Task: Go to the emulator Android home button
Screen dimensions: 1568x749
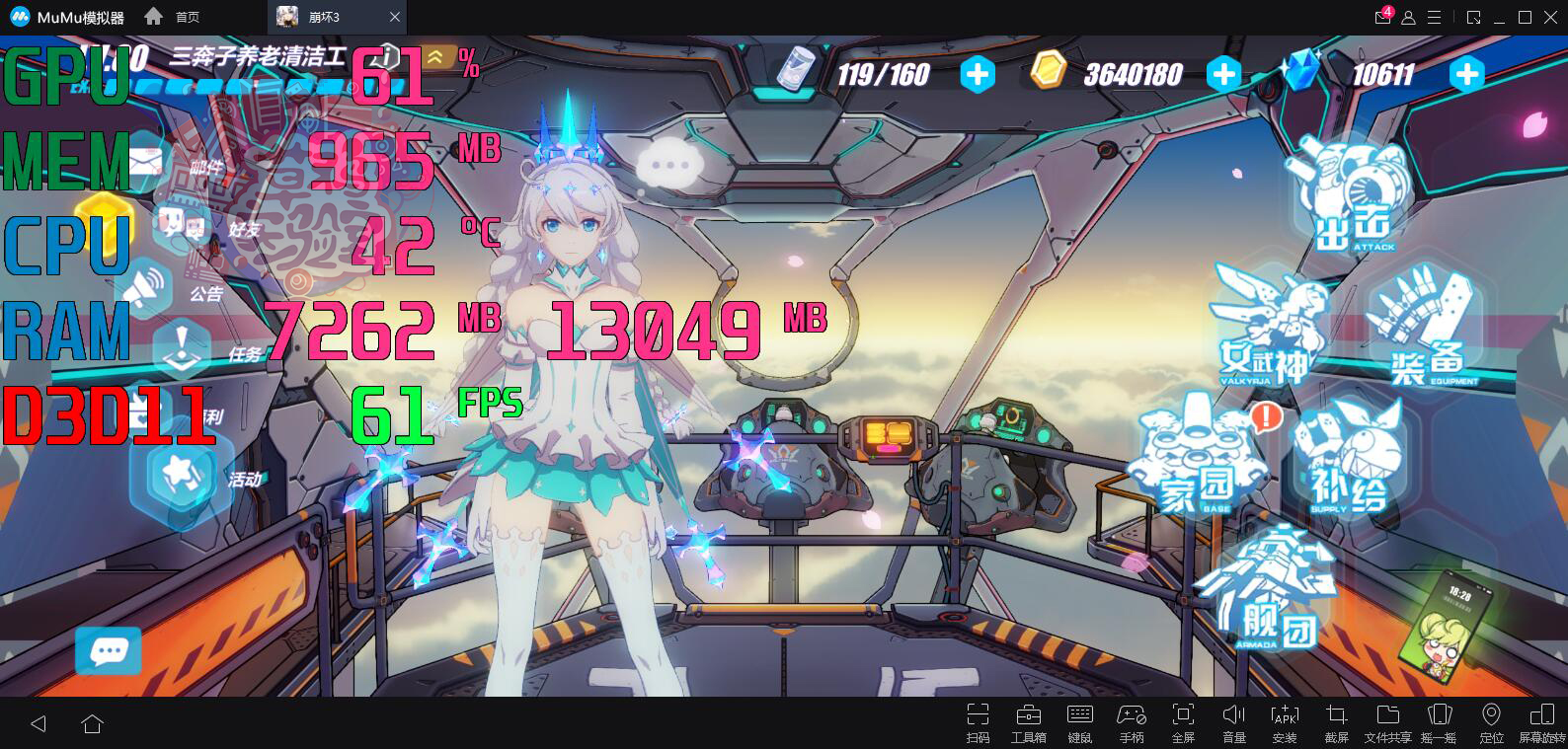Action: 93,724
